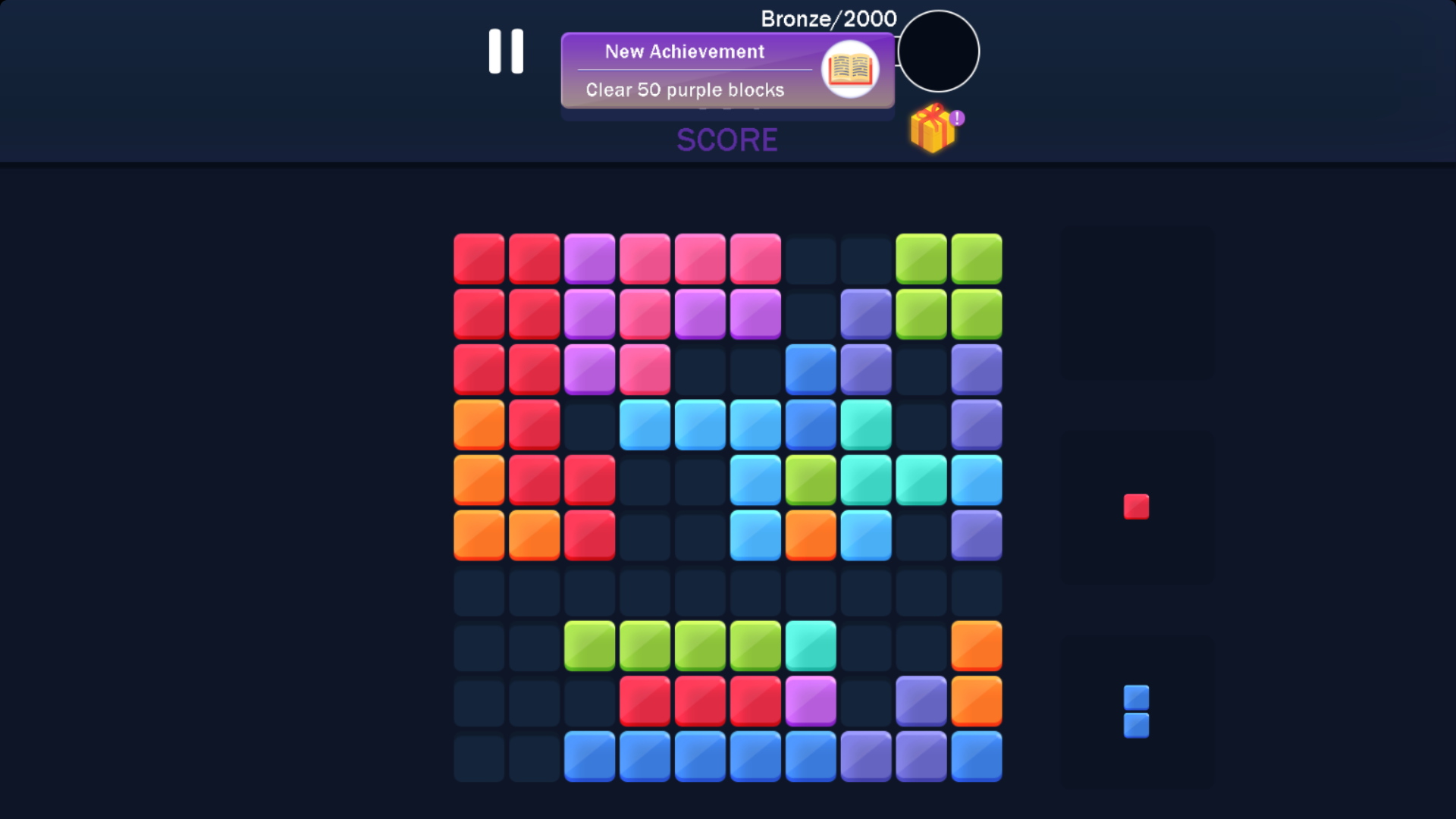Click the Clear 50 purple blocks text
This screenshot has width=1456, height=819.
tap(685, 89)
